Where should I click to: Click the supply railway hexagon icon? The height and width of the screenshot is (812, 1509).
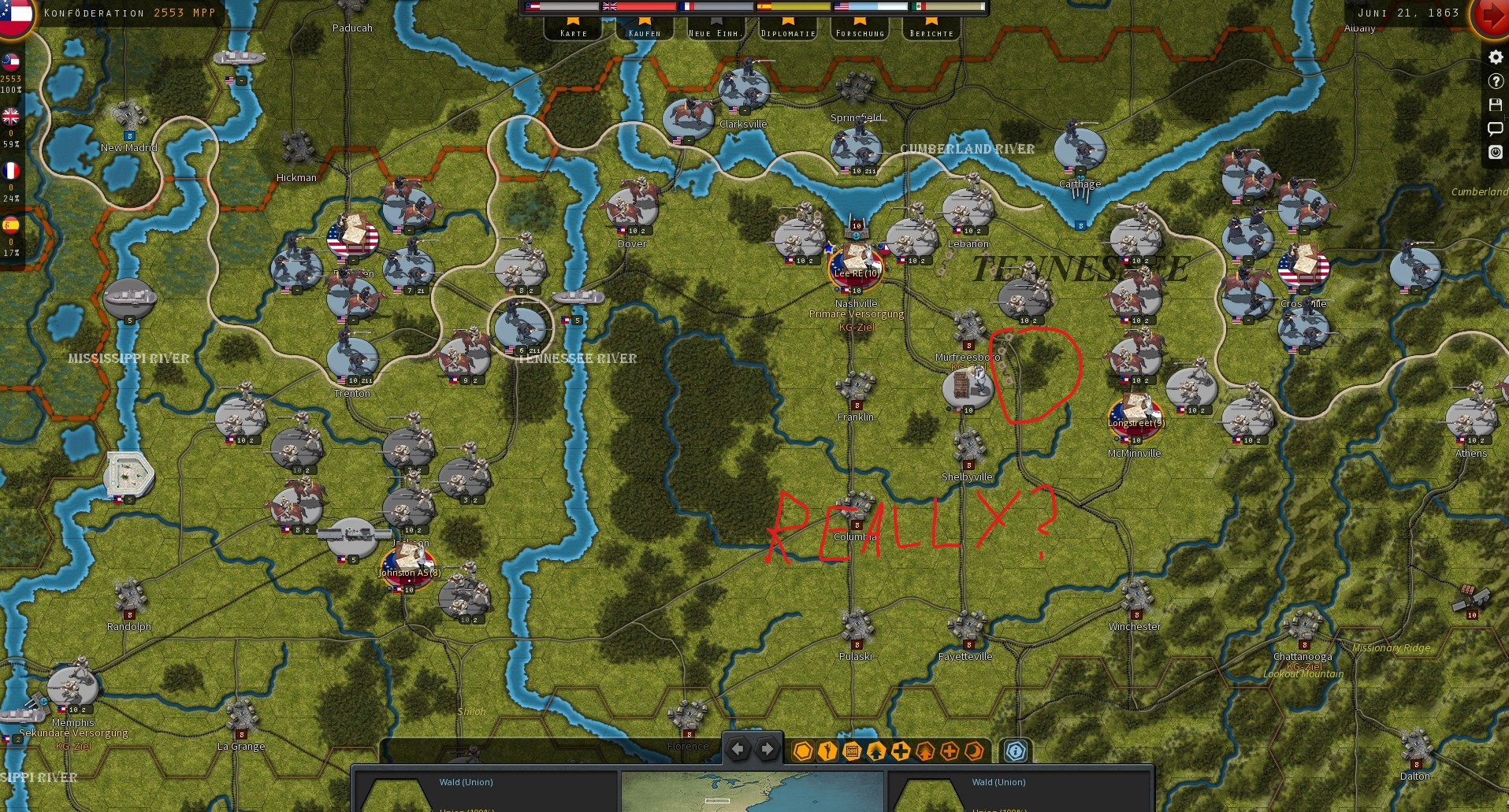click(851, 752)
